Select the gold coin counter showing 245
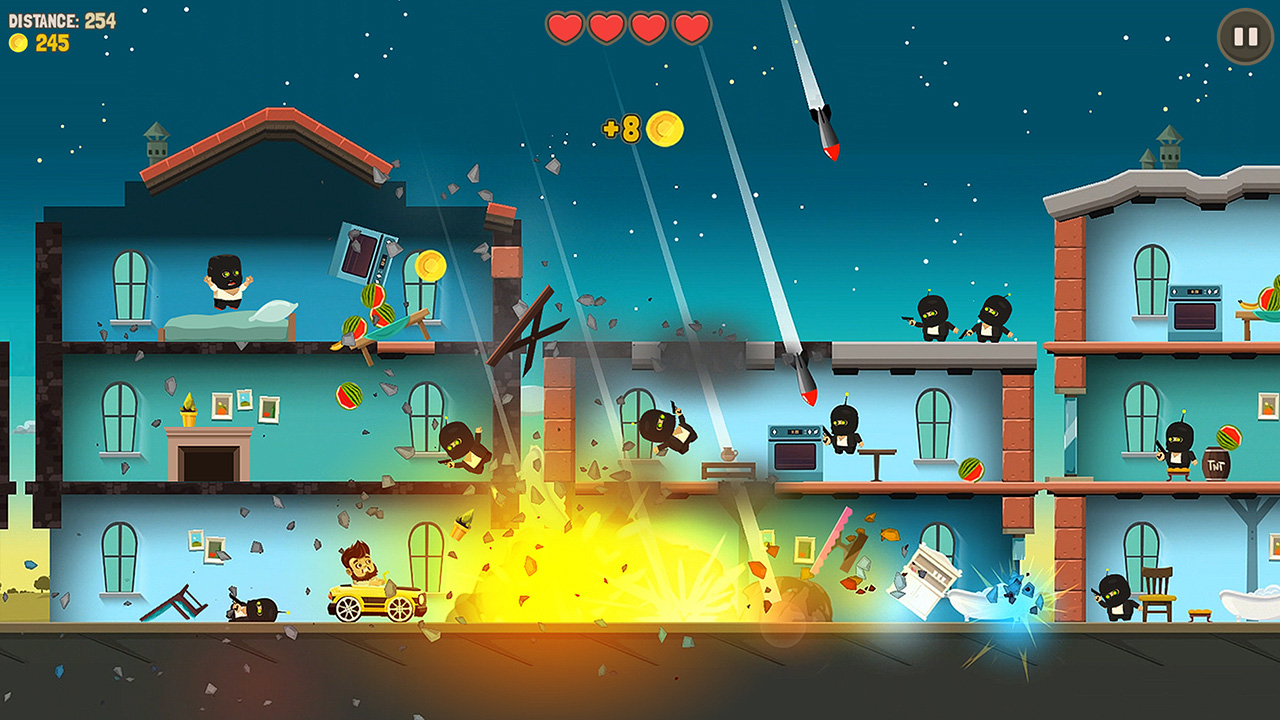 (x=40, y=42)
